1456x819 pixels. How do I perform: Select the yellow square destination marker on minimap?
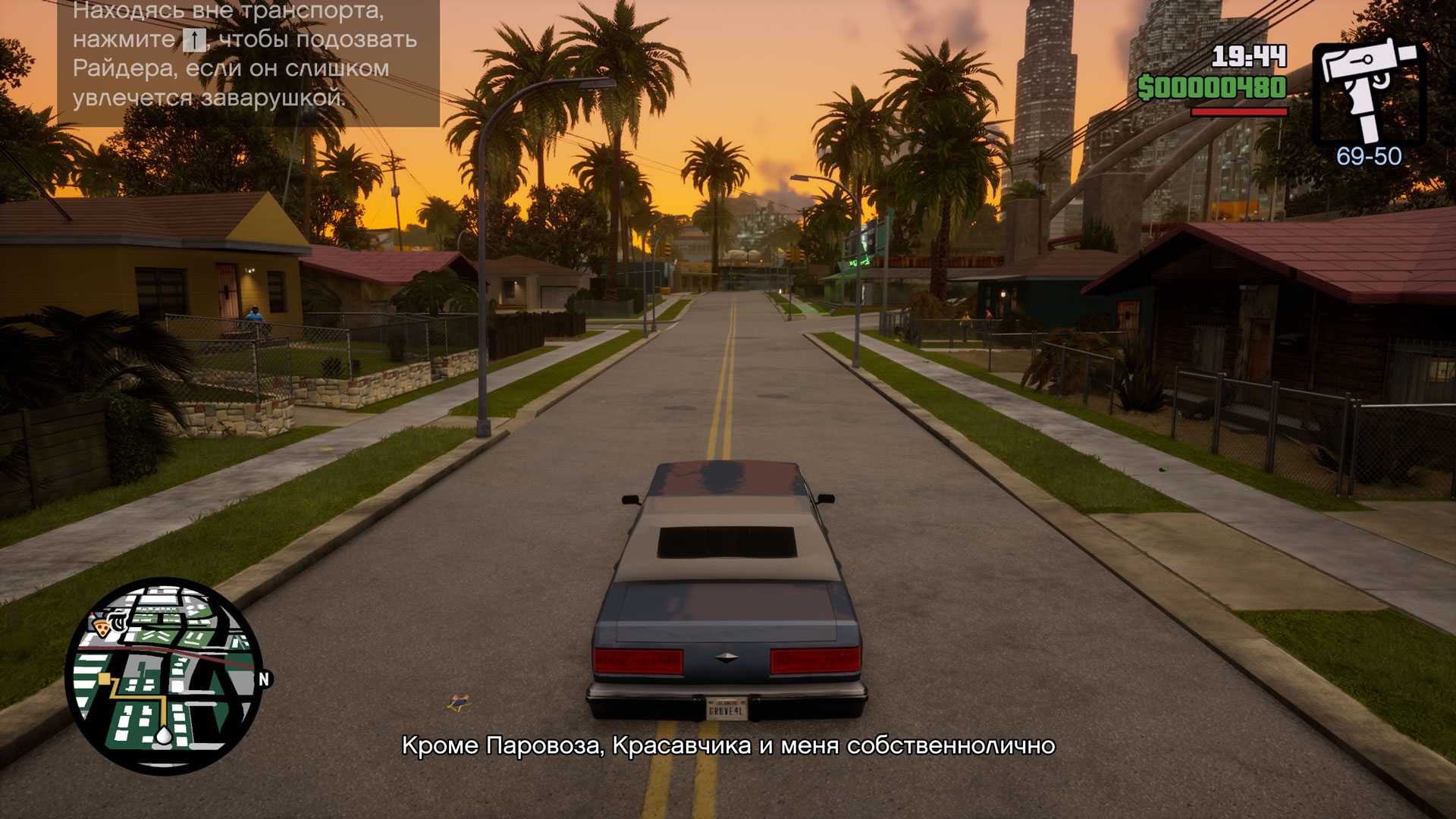point(105,679)
